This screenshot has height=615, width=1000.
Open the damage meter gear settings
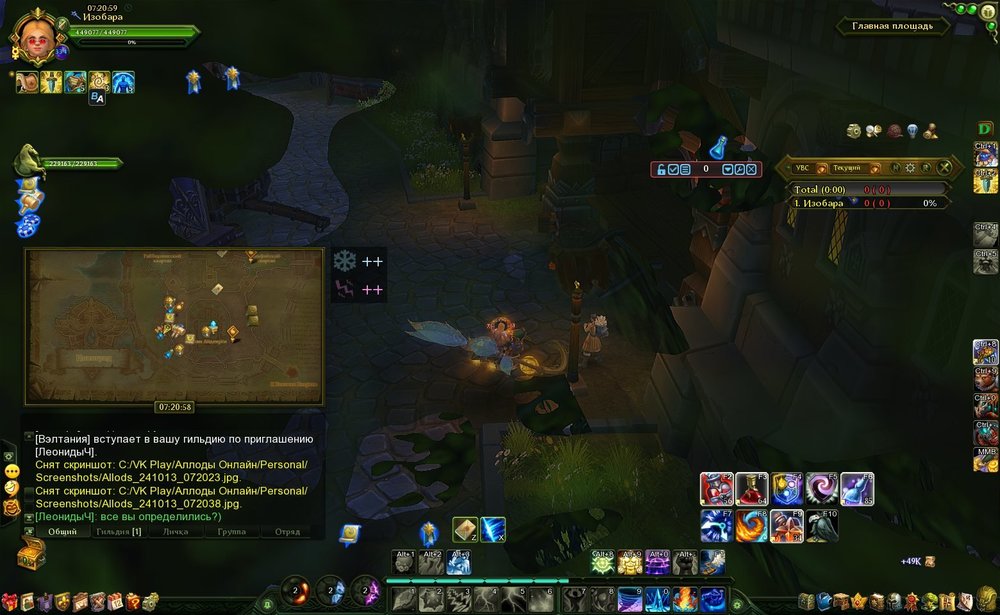coord(910,168)
